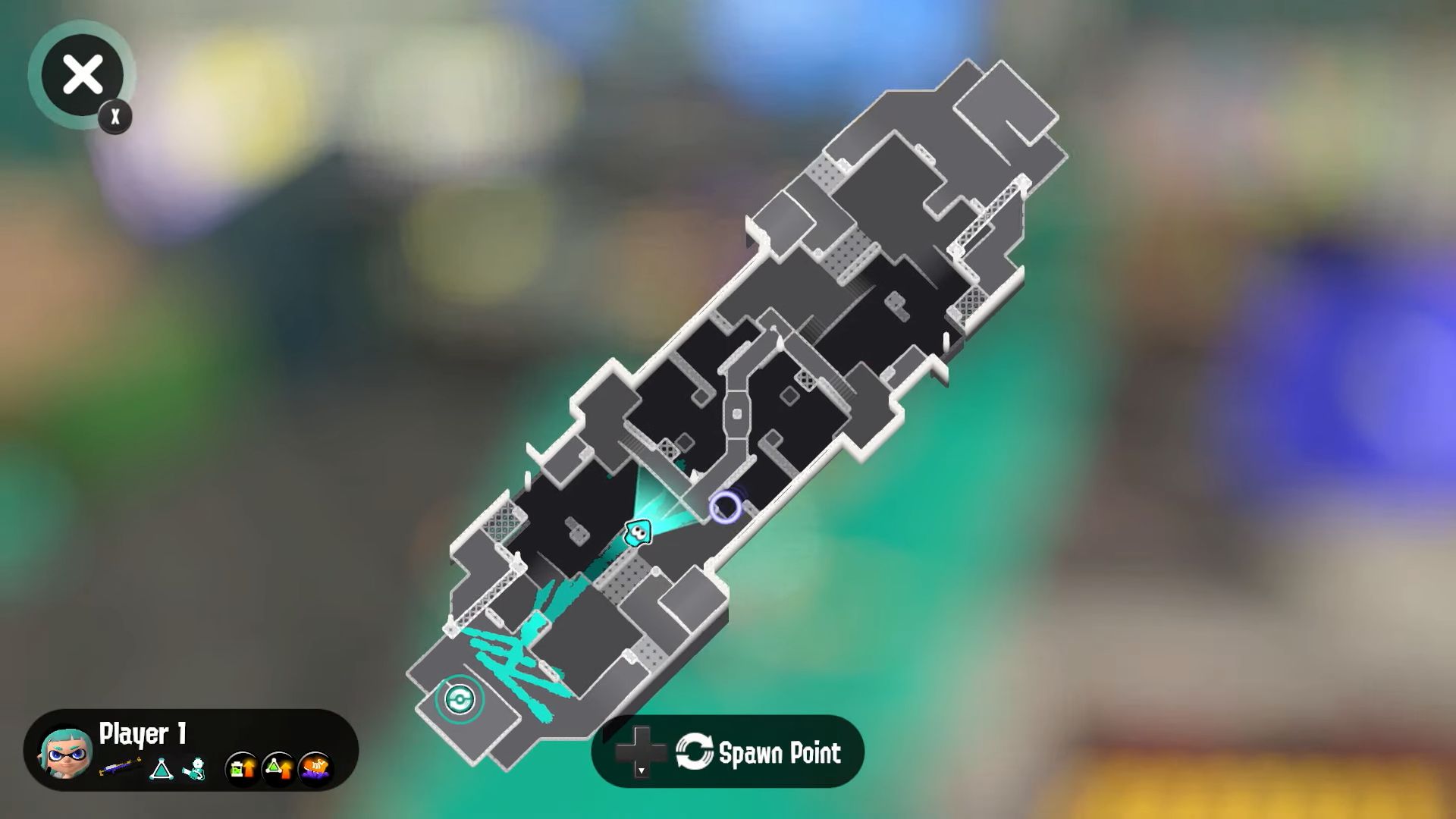
Task: Click the X key hint badge
Action: (115, 116)
